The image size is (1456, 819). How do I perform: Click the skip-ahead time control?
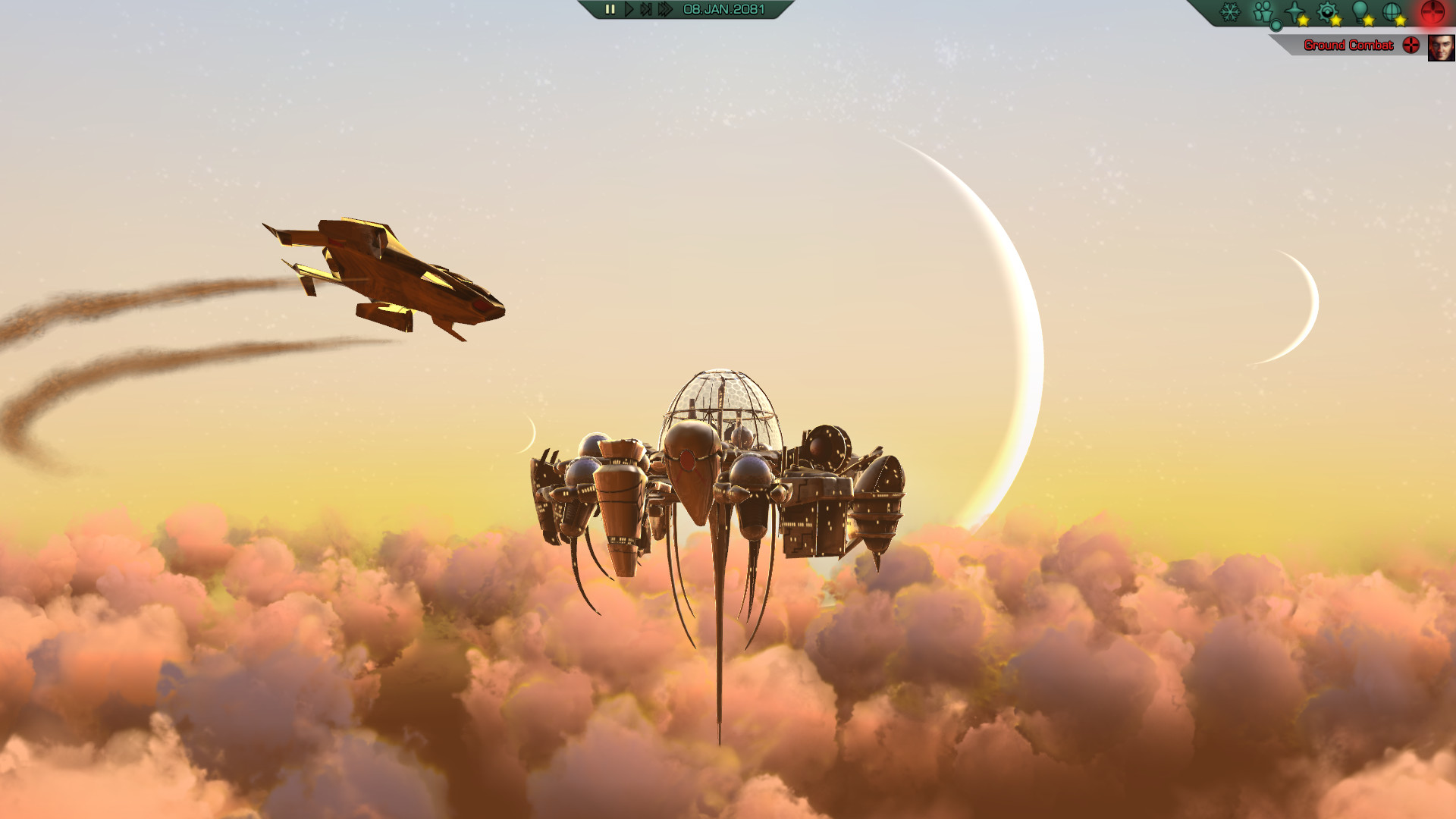[x=647, y=10]
